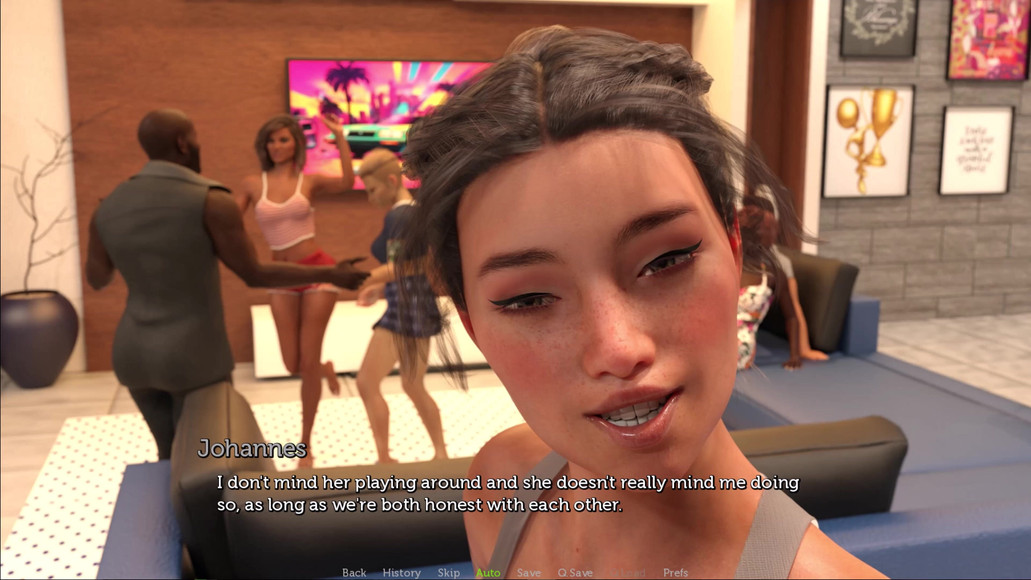This screenshot has height=580, width=1031.
Task: Open the dialogue History log
Action: pyautogui.click(x=401, y=573)
